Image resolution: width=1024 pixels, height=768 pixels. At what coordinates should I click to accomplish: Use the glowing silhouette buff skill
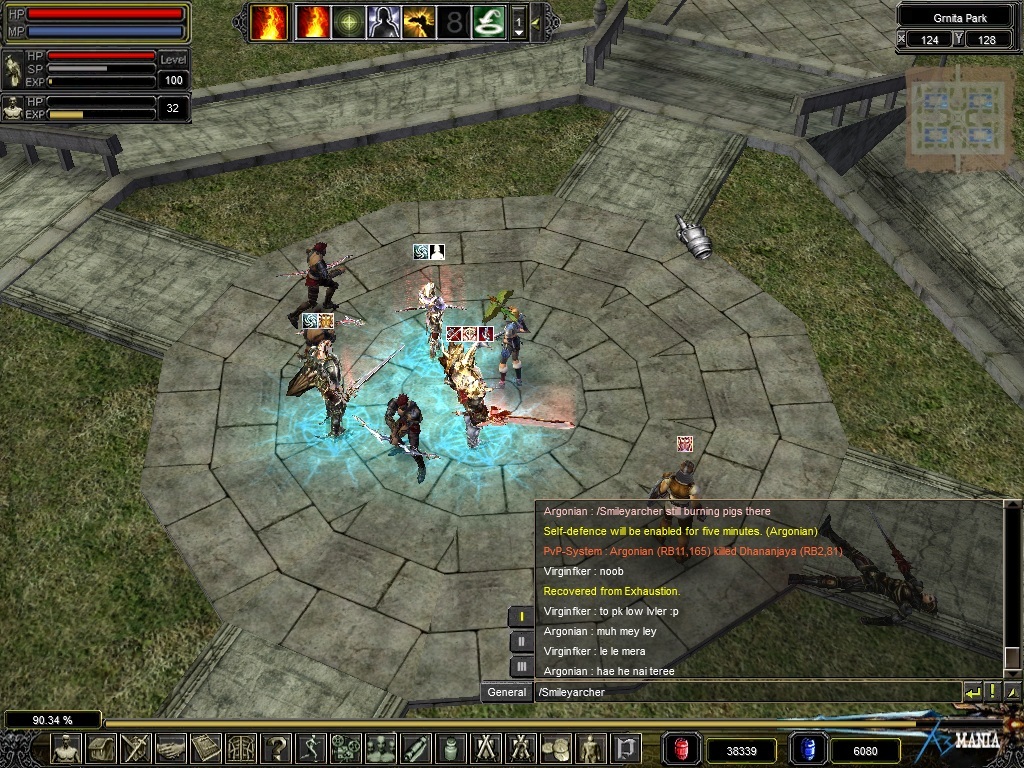[x=383, y=22]
